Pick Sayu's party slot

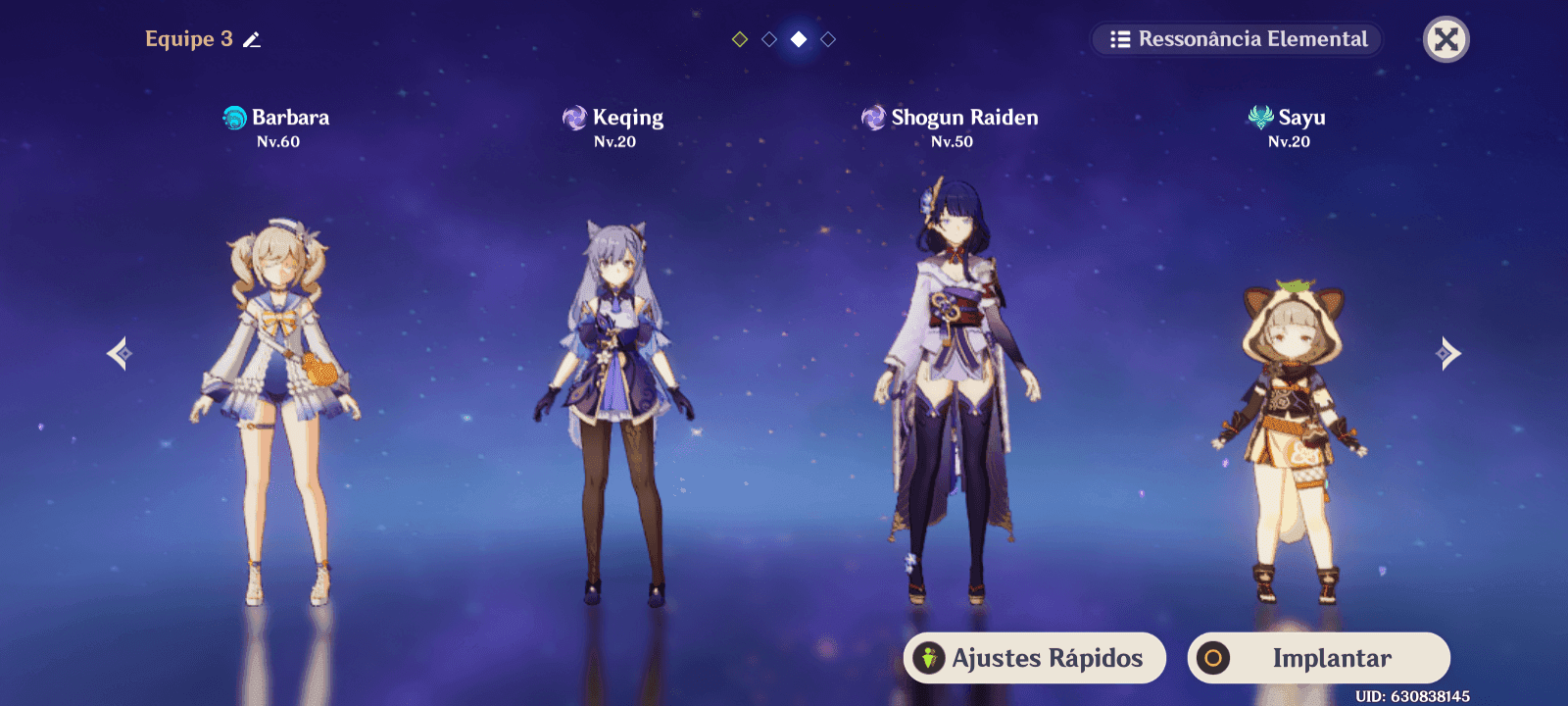[x=1290, y=431]
